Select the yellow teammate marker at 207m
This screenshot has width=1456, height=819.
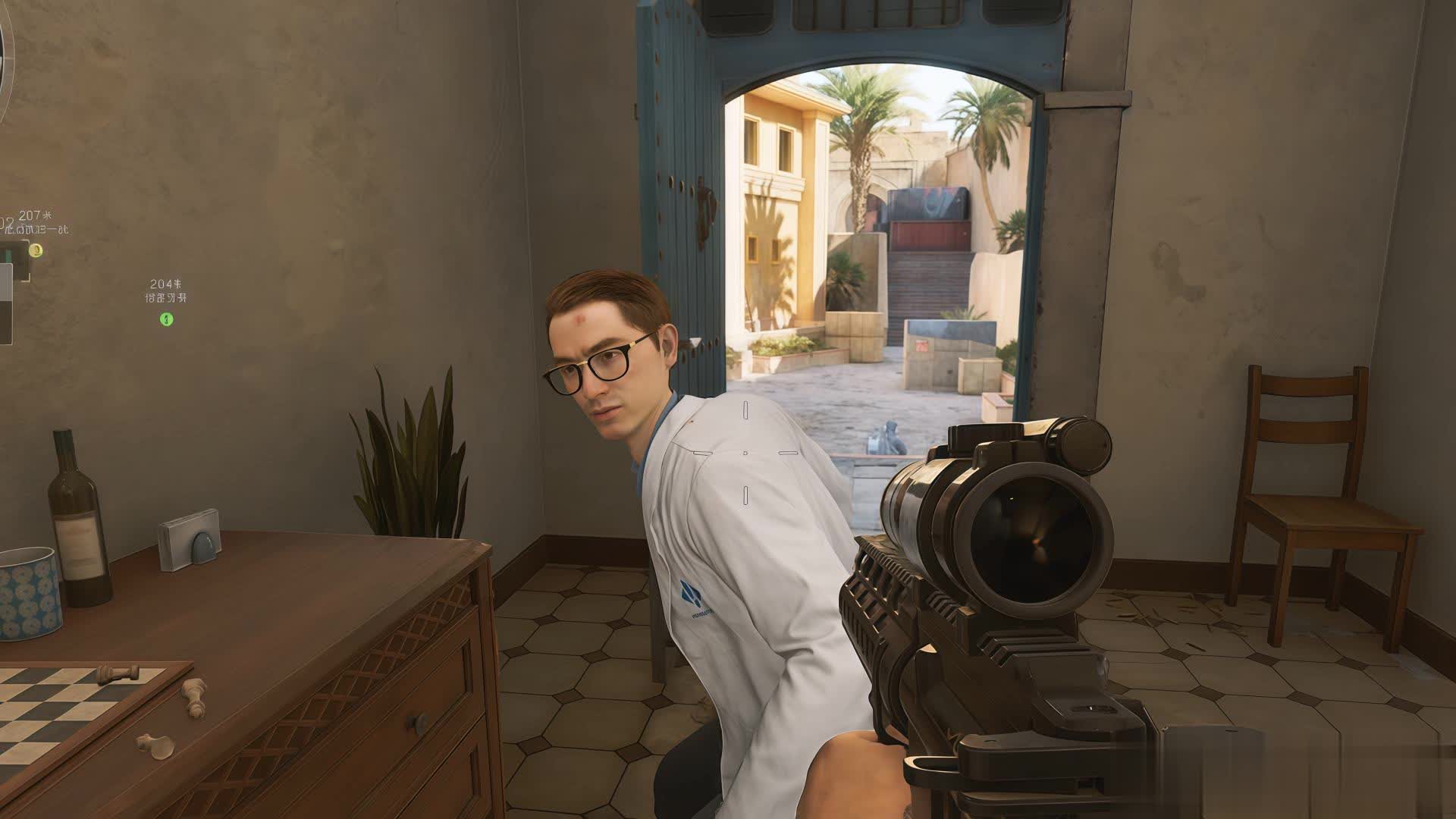click(x=36, y=249)
